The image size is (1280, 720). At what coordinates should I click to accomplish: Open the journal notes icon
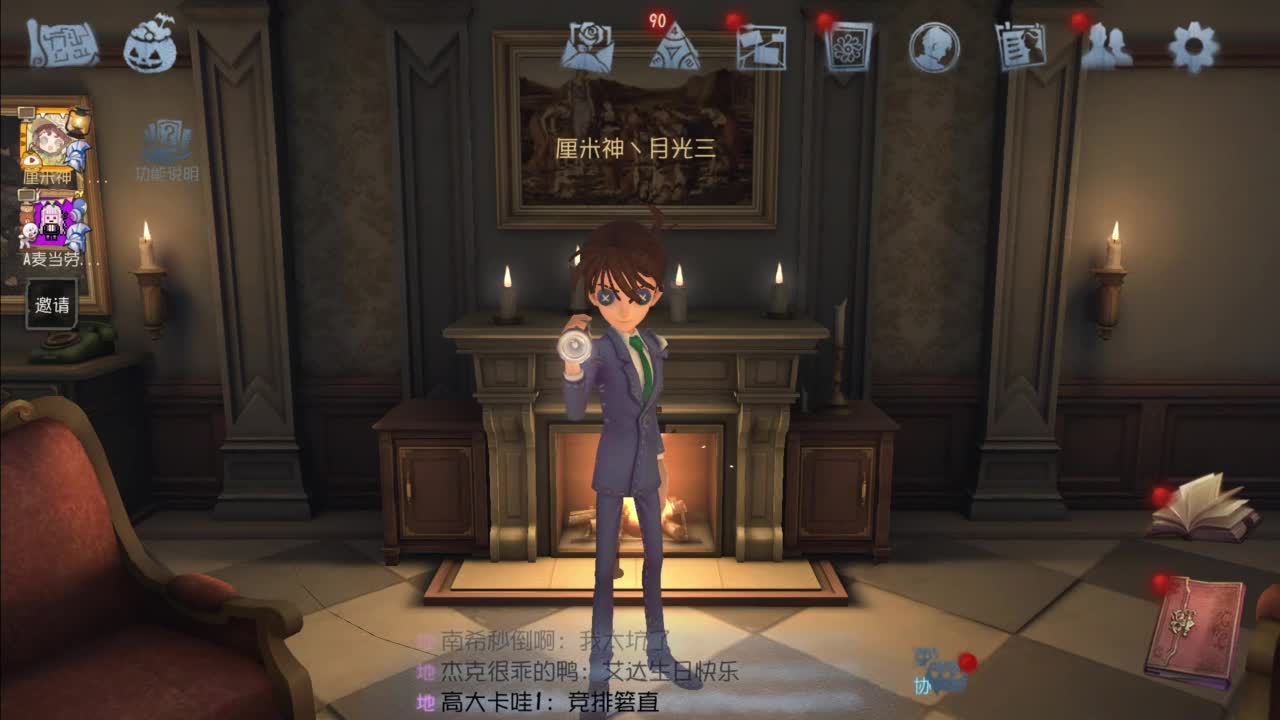pyautogui.click(x=1022, y=45)
